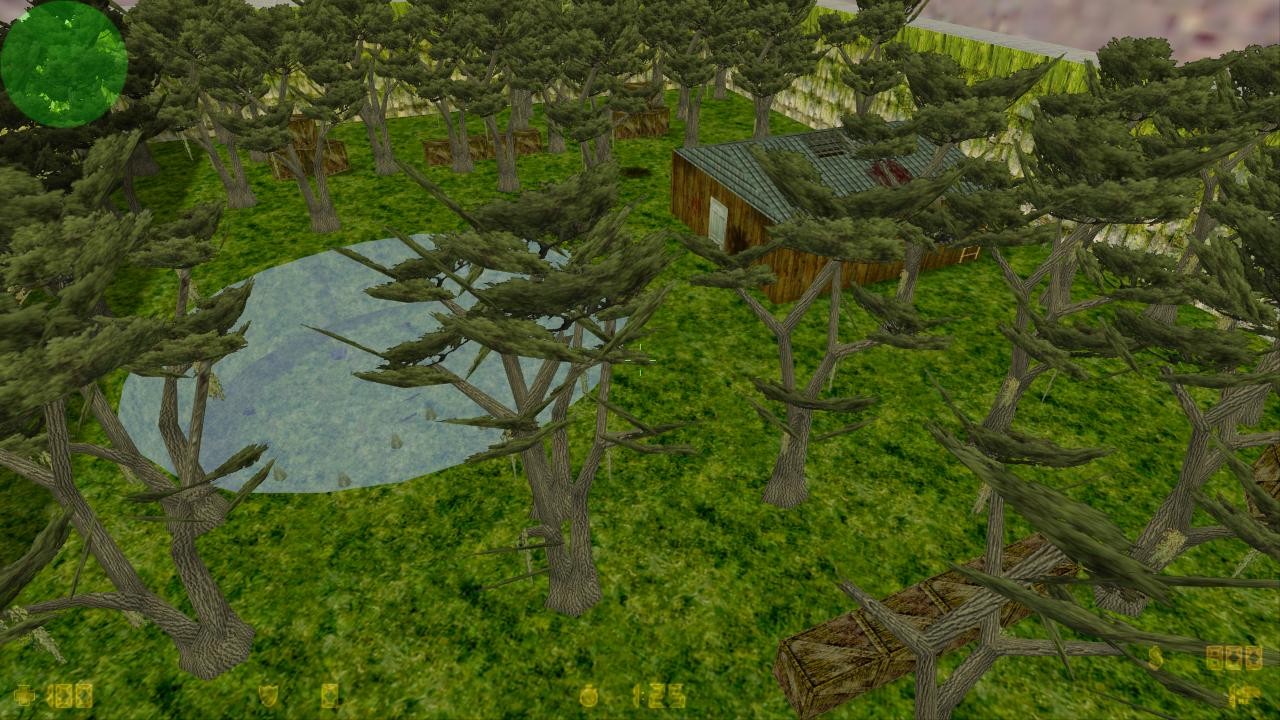Click the ID card icon near the shield
Viewport: 1280px width, 720px height.
(x=331, y=694)
